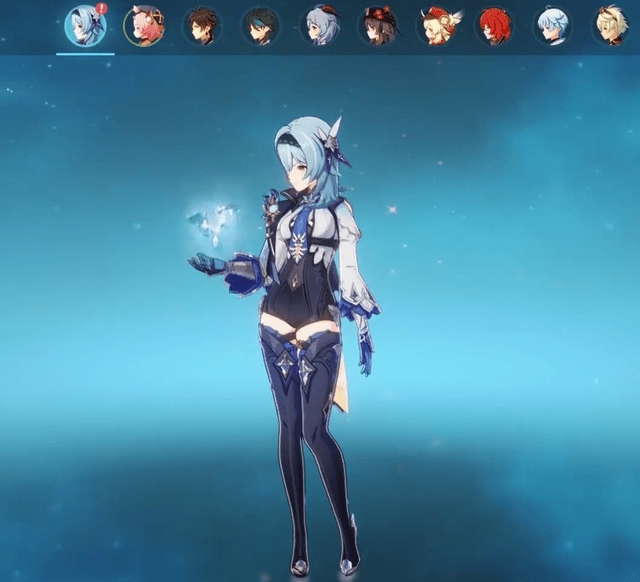Choose Zhongli's brown-haired portrait

click(202, 26)
